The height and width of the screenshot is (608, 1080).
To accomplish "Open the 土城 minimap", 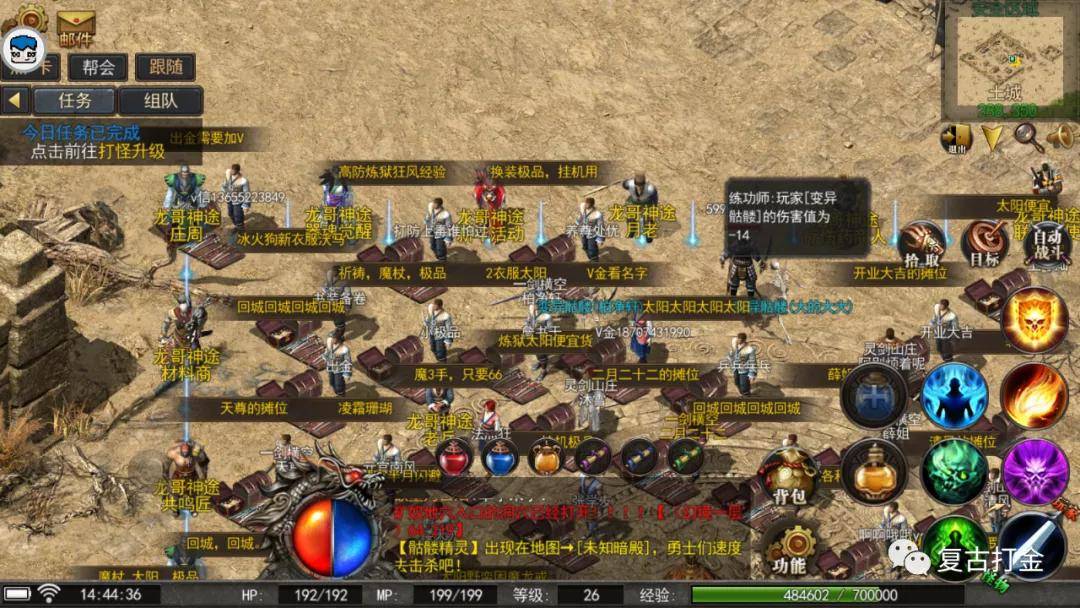I will (x=1008, y=62).
